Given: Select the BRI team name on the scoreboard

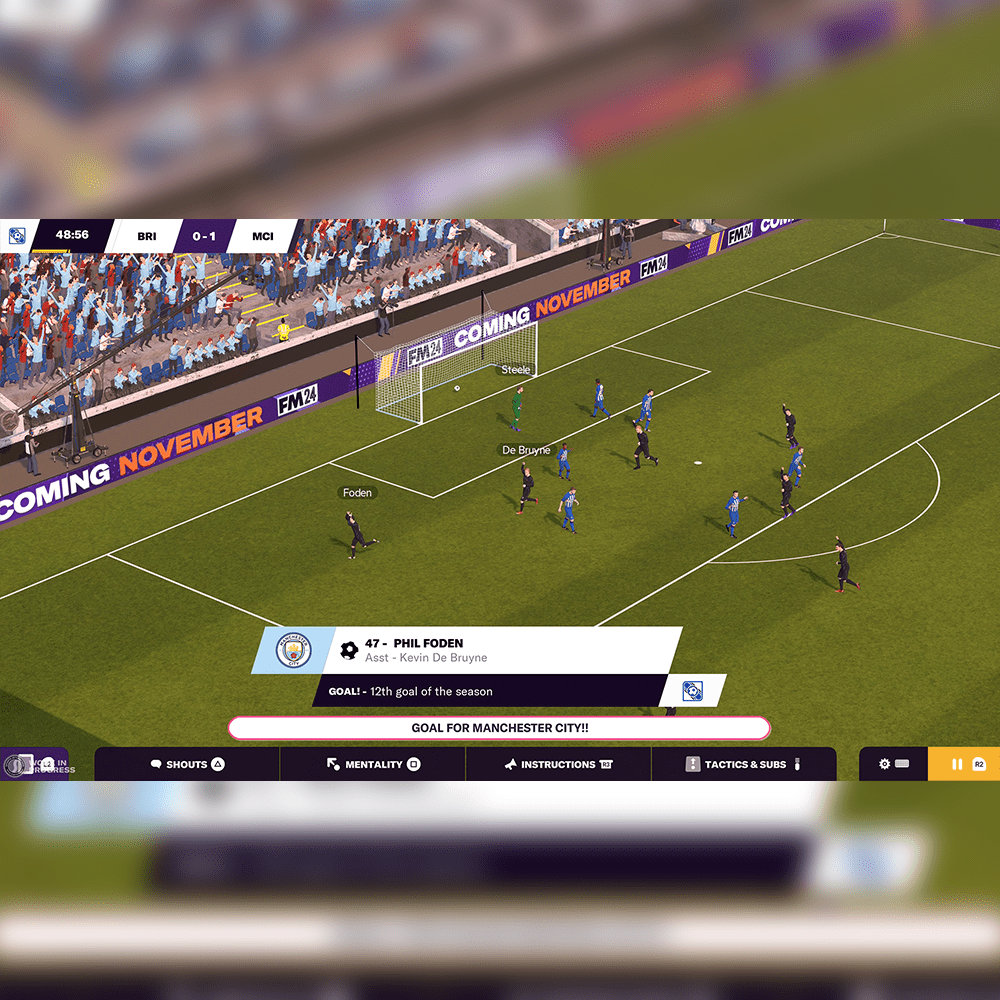Looking at the screenshot, I should point(147,236).
